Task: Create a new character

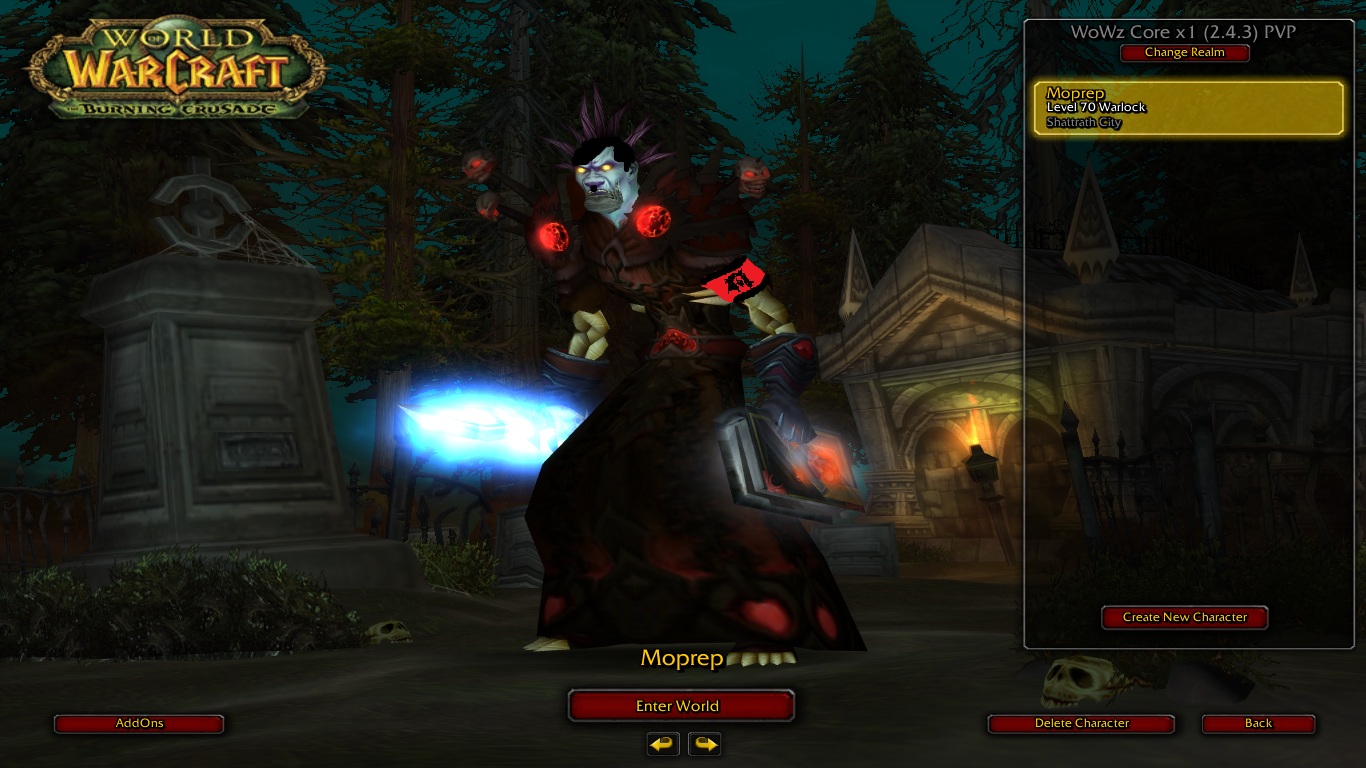Action: pyautogui.click(x=1184, y=617)
